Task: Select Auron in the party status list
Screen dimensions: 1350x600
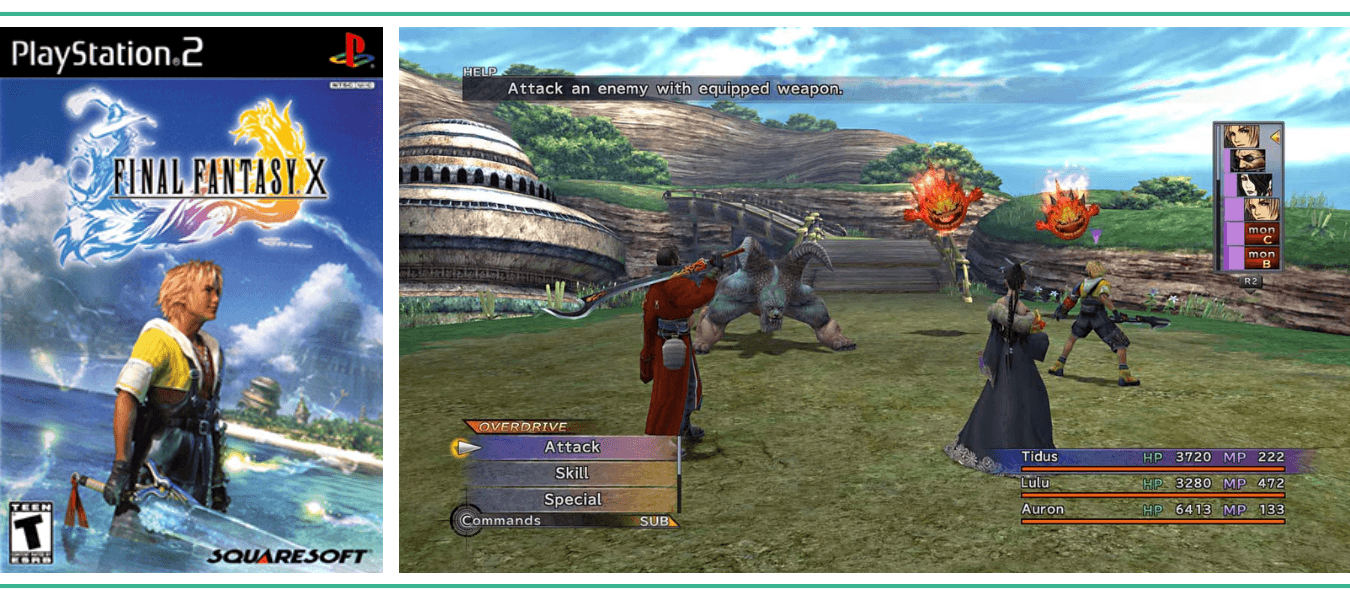Action: click(x=1042, y=509)
